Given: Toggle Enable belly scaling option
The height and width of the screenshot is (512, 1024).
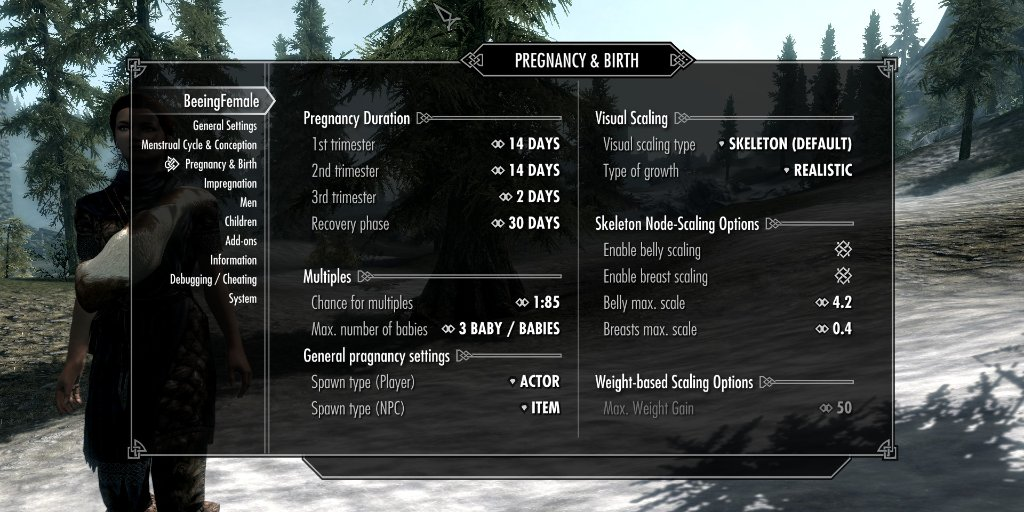Looking at the screenshot, I should coord(843,250).
